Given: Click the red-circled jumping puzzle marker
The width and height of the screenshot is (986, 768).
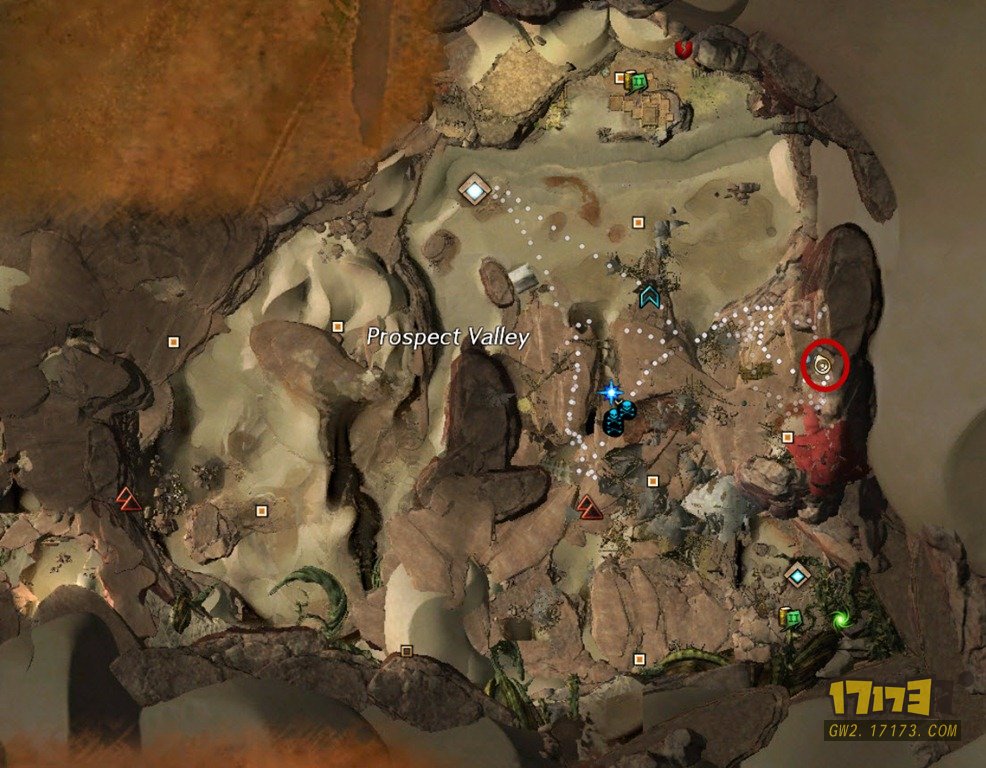Looking at the screenshot, I should [824, 366].
